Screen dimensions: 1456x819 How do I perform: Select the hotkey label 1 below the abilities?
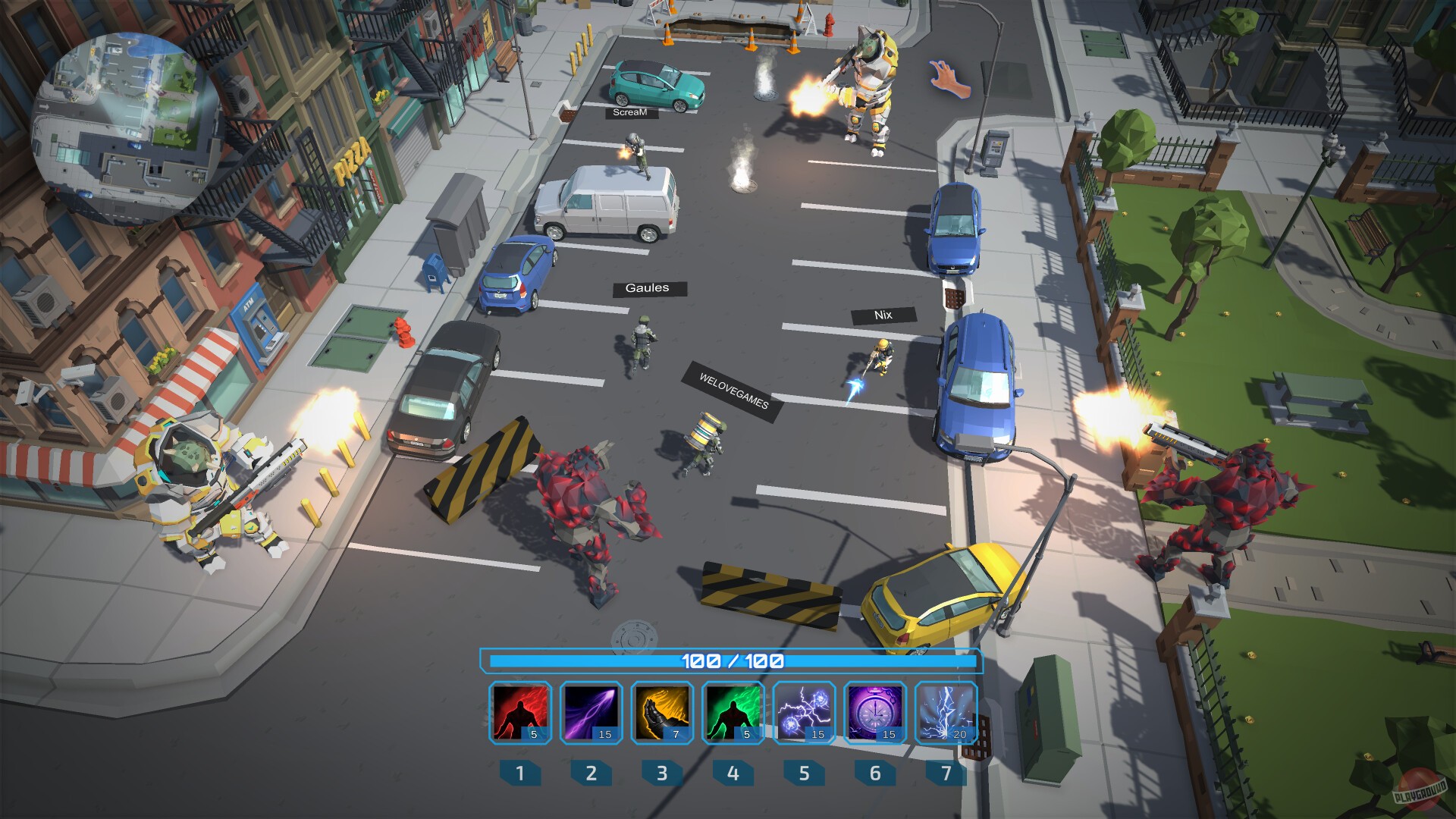pos(519,774)
